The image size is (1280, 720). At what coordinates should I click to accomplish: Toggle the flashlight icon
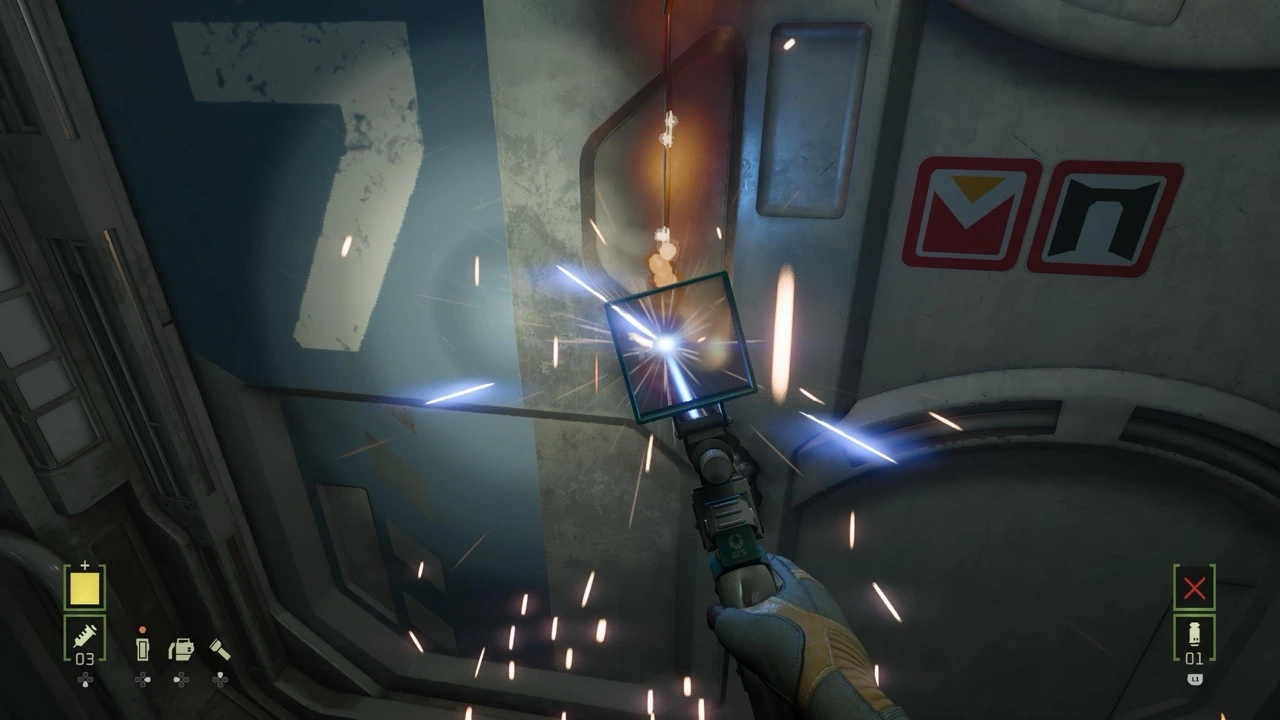(x=219, y=649)
